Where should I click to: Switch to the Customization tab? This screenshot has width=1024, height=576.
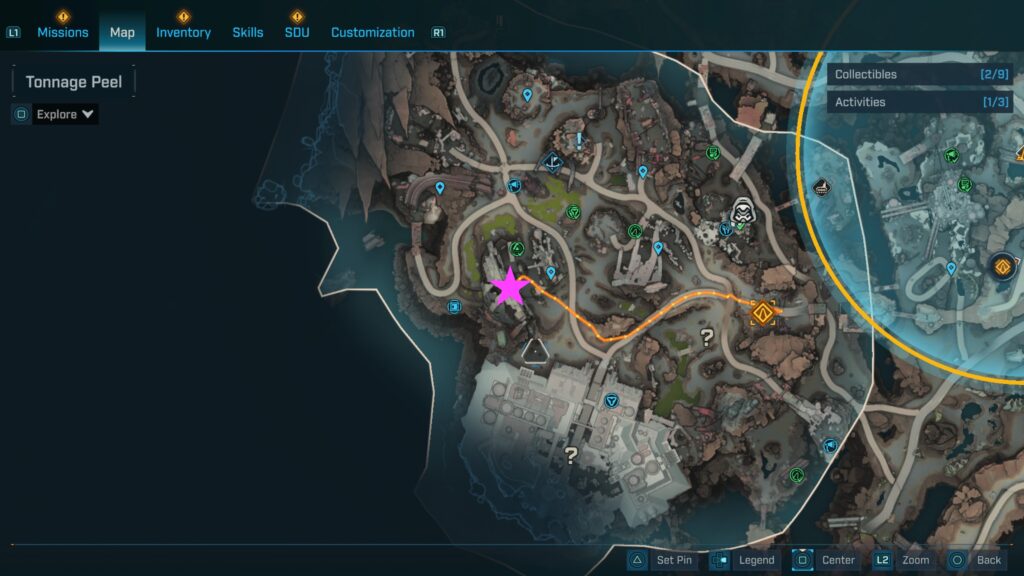coord(372,32)
